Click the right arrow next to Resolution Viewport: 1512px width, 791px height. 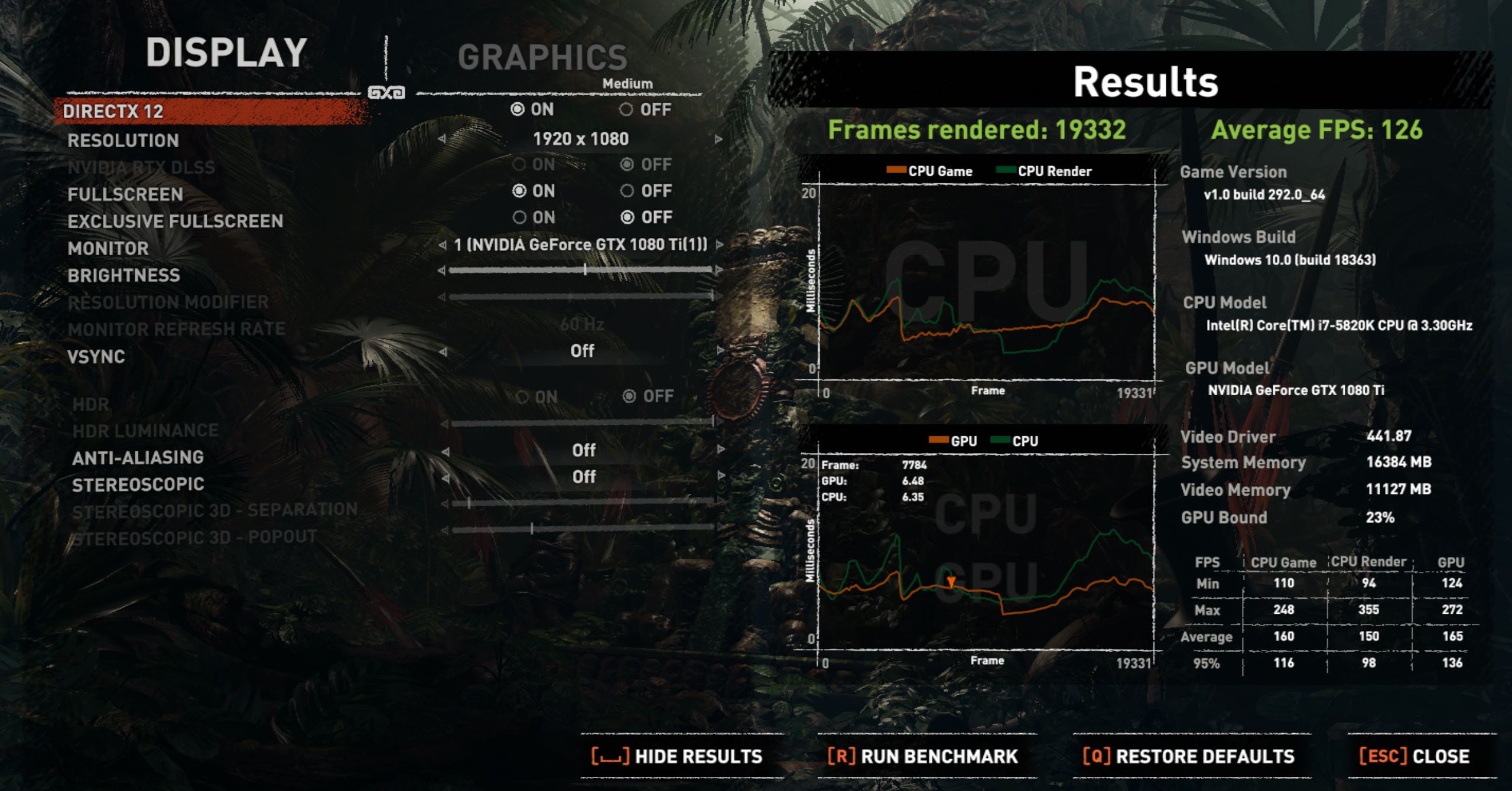[x=718, y=139]
